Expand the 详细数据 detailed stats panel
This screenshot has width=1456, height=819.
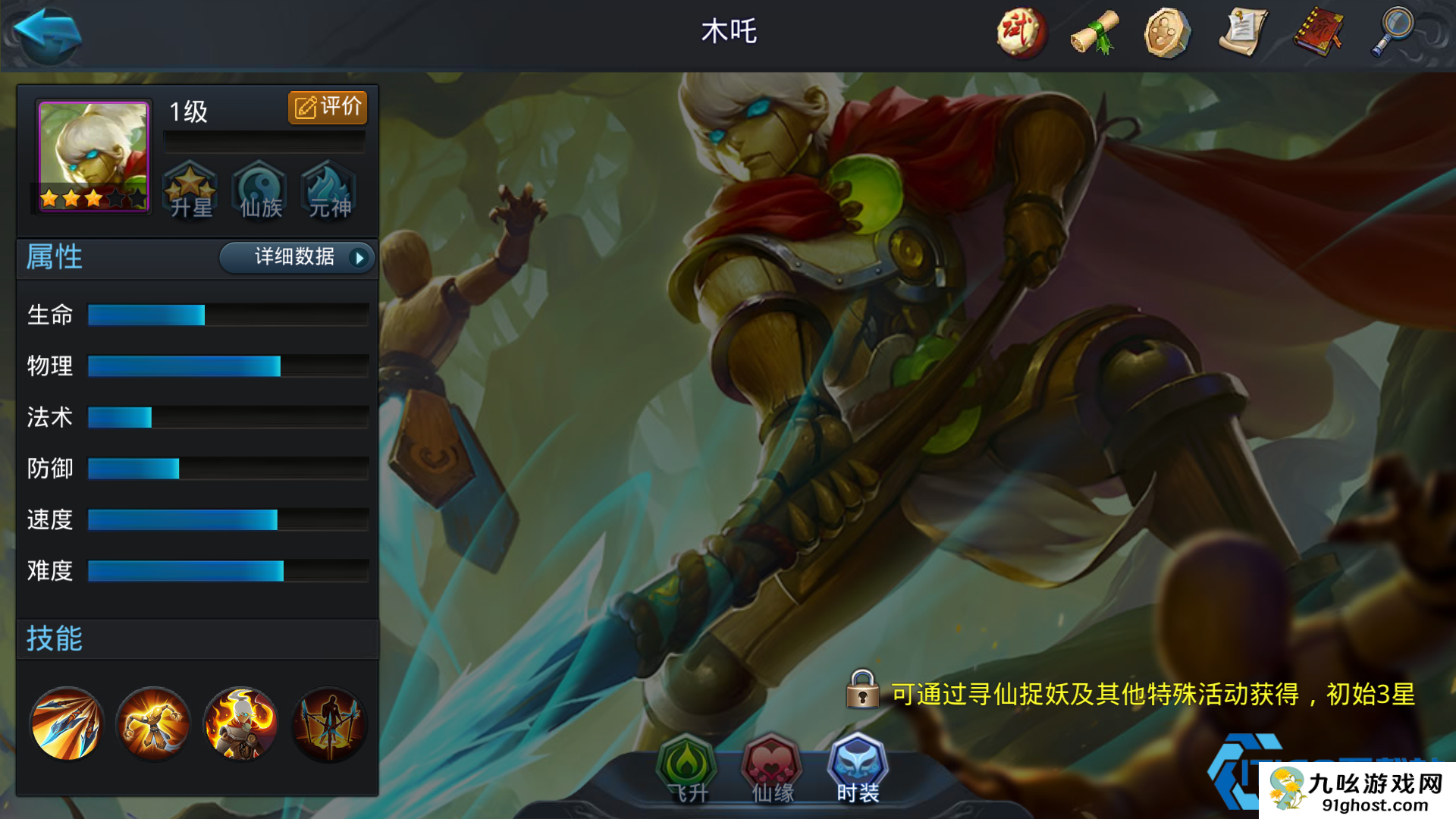pos(296,258)
